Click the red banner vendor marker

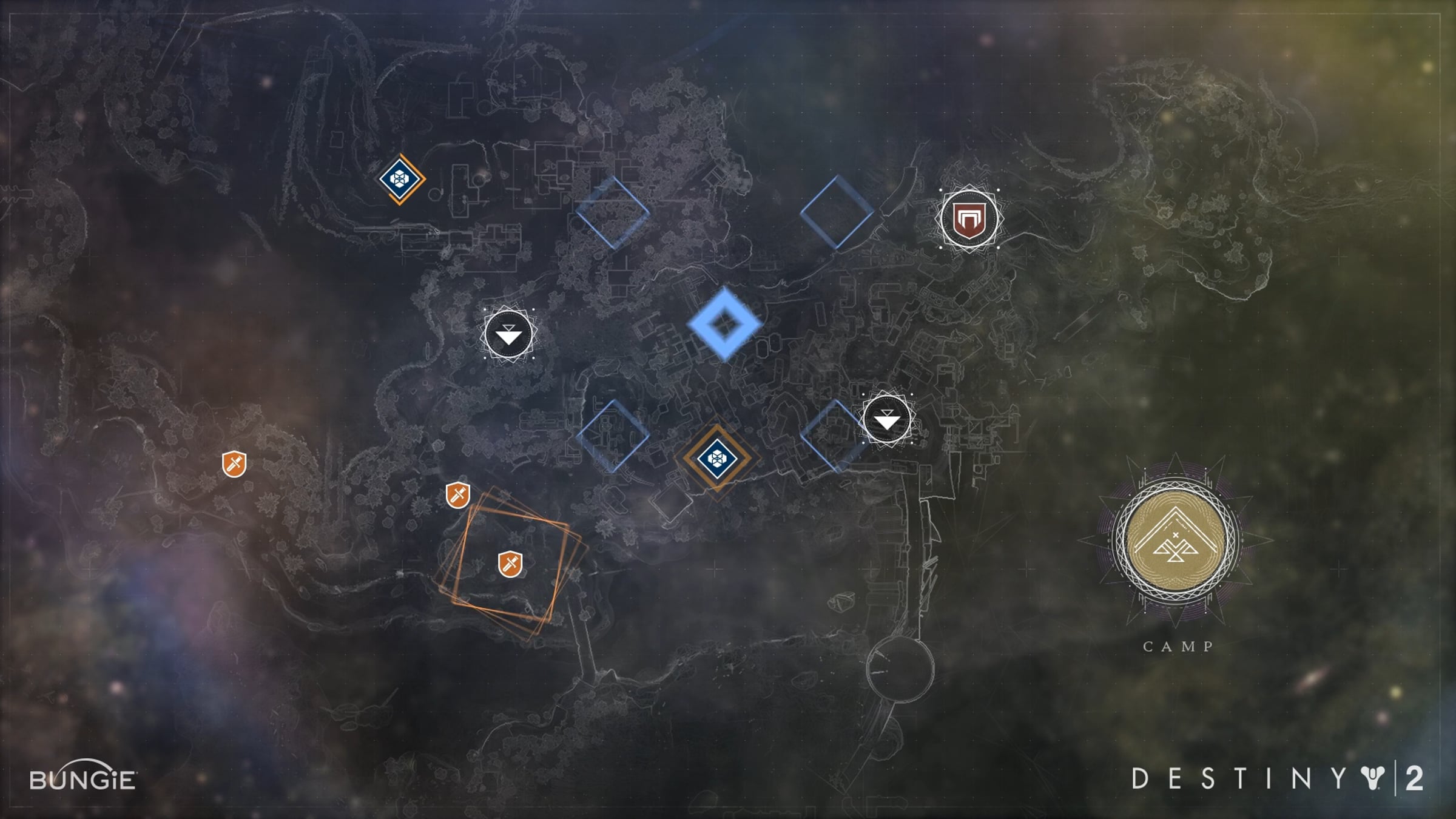(968, 218)
